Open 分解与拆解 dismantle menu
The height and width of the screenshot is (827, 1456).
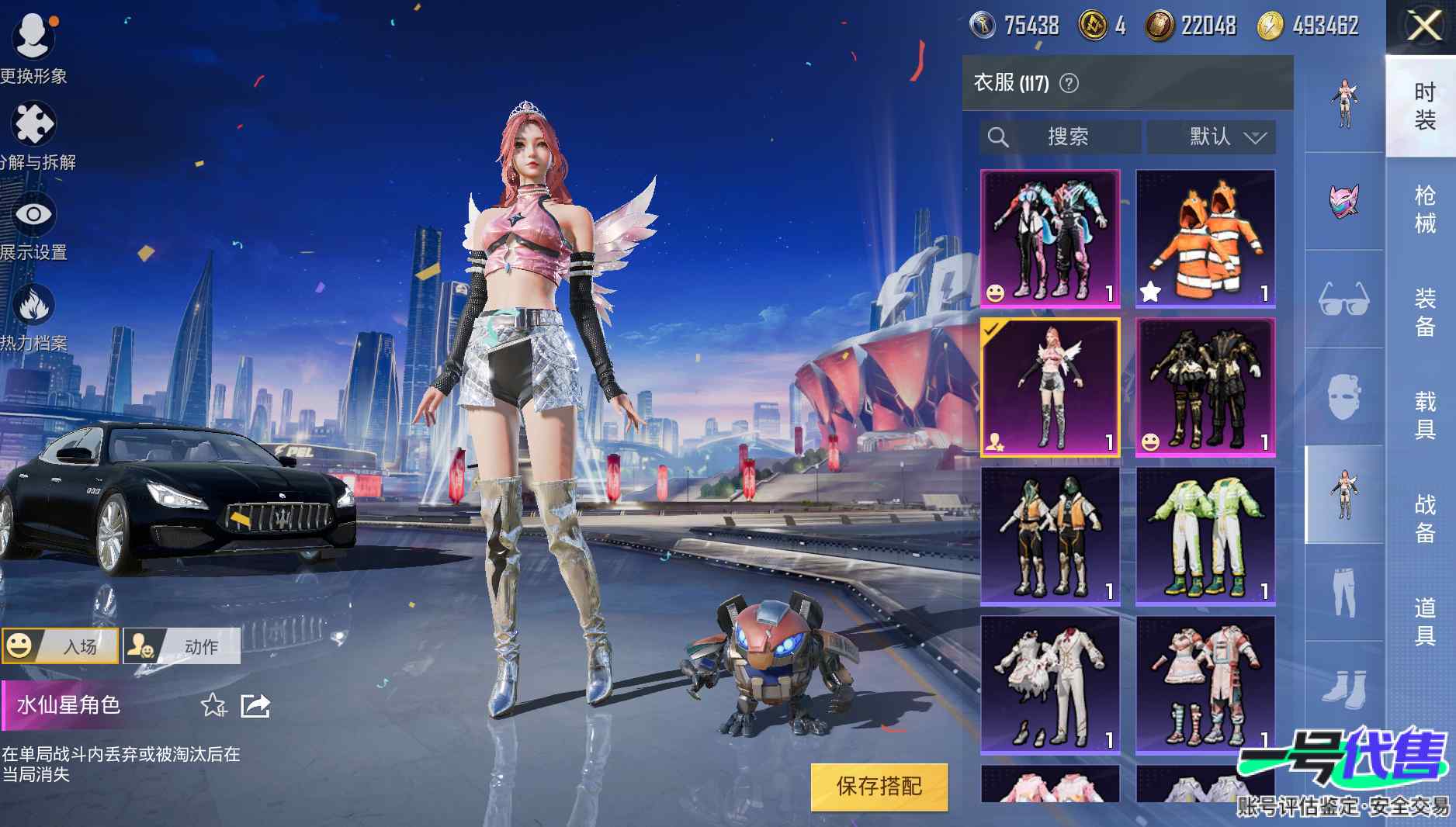(34, 136)
